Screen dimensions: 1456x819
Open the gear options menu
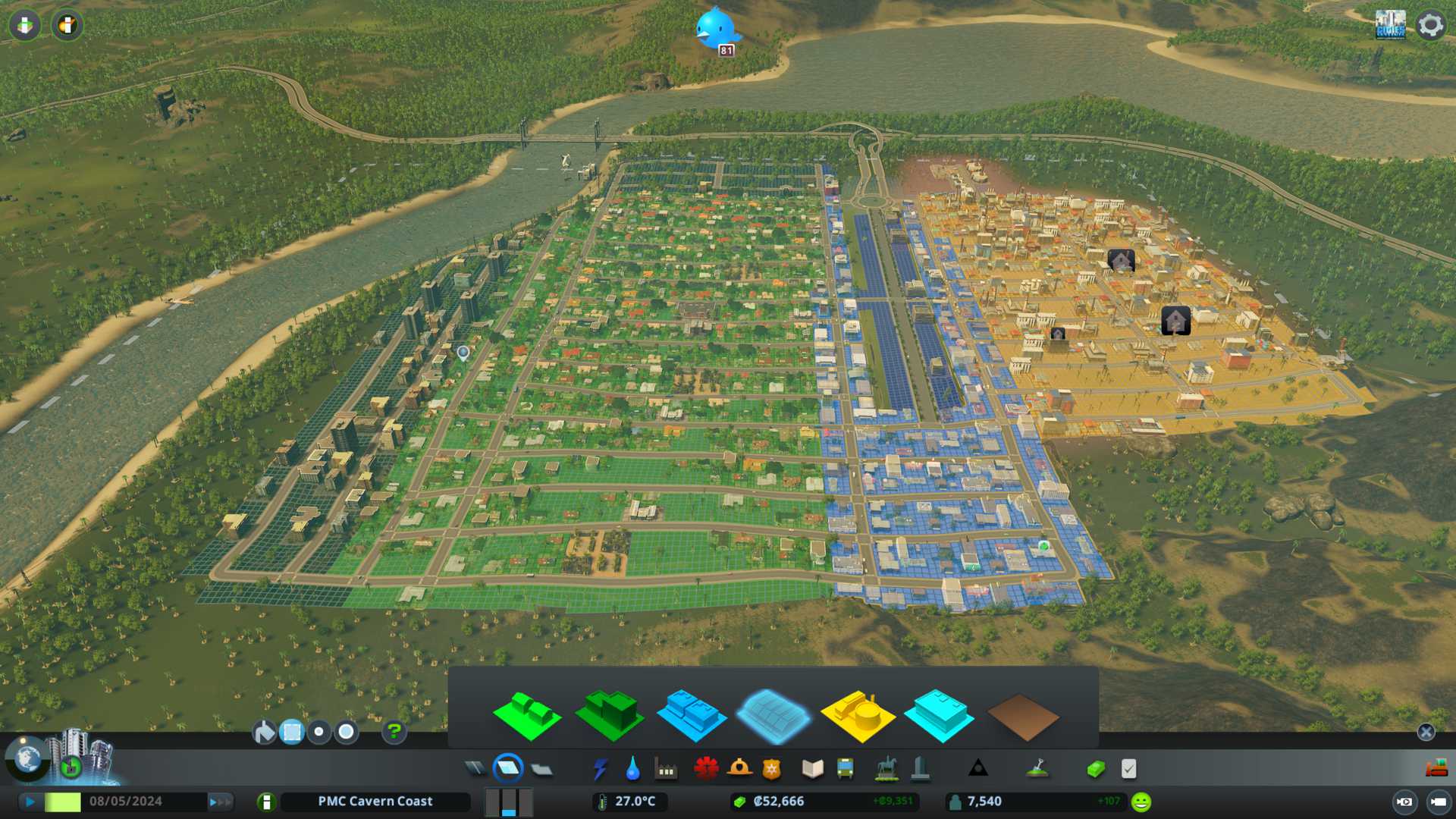pos(1430,25)
